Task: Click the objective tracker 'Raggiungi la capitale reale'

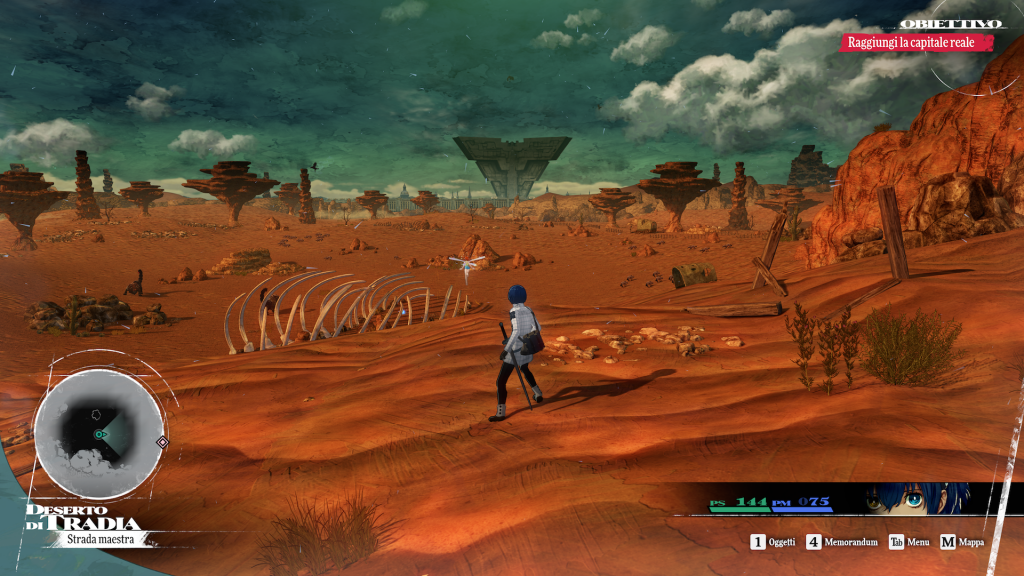Action: 917,42
